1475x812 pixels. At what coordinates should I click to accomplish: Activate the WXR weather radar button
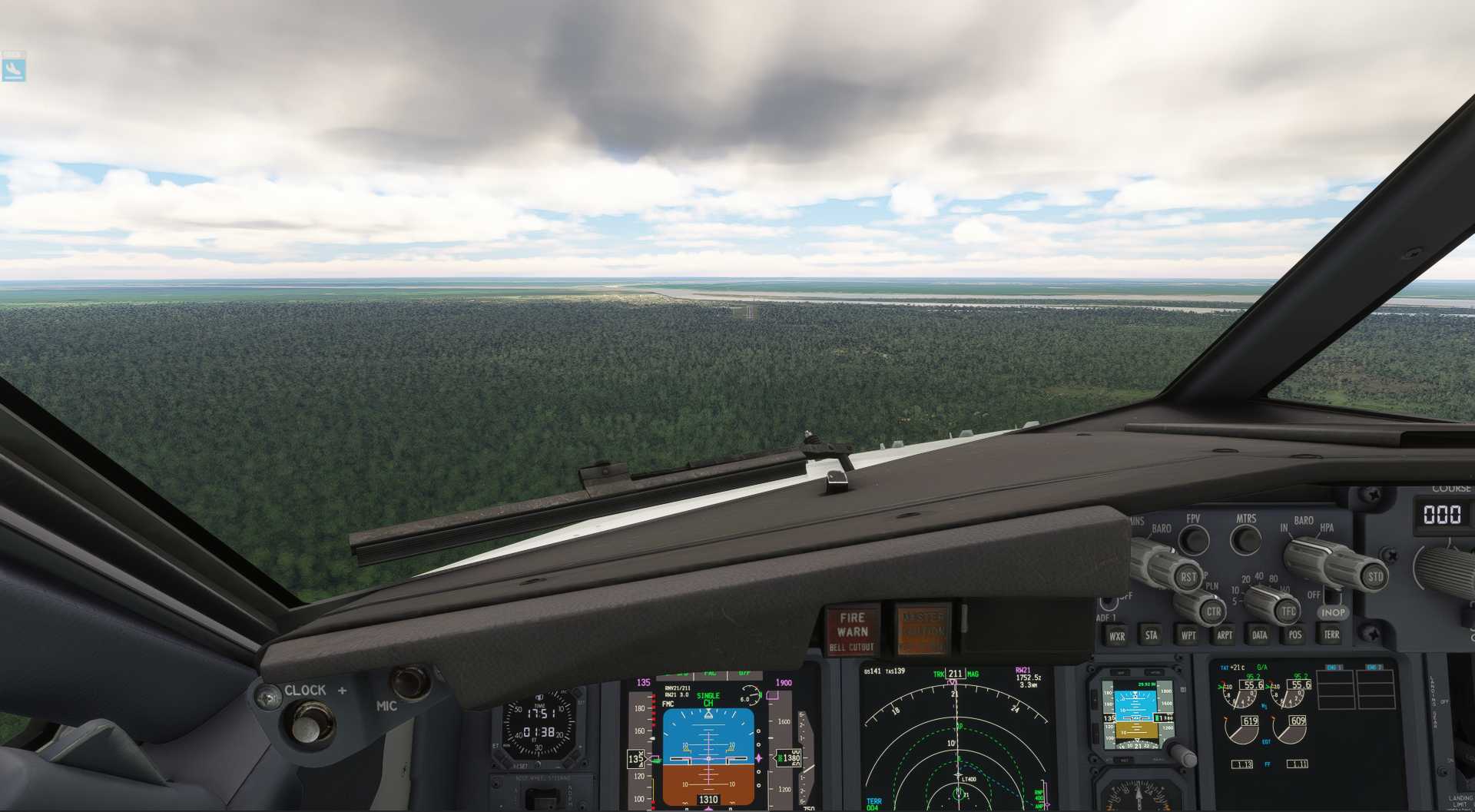[x=1118, y=635]
